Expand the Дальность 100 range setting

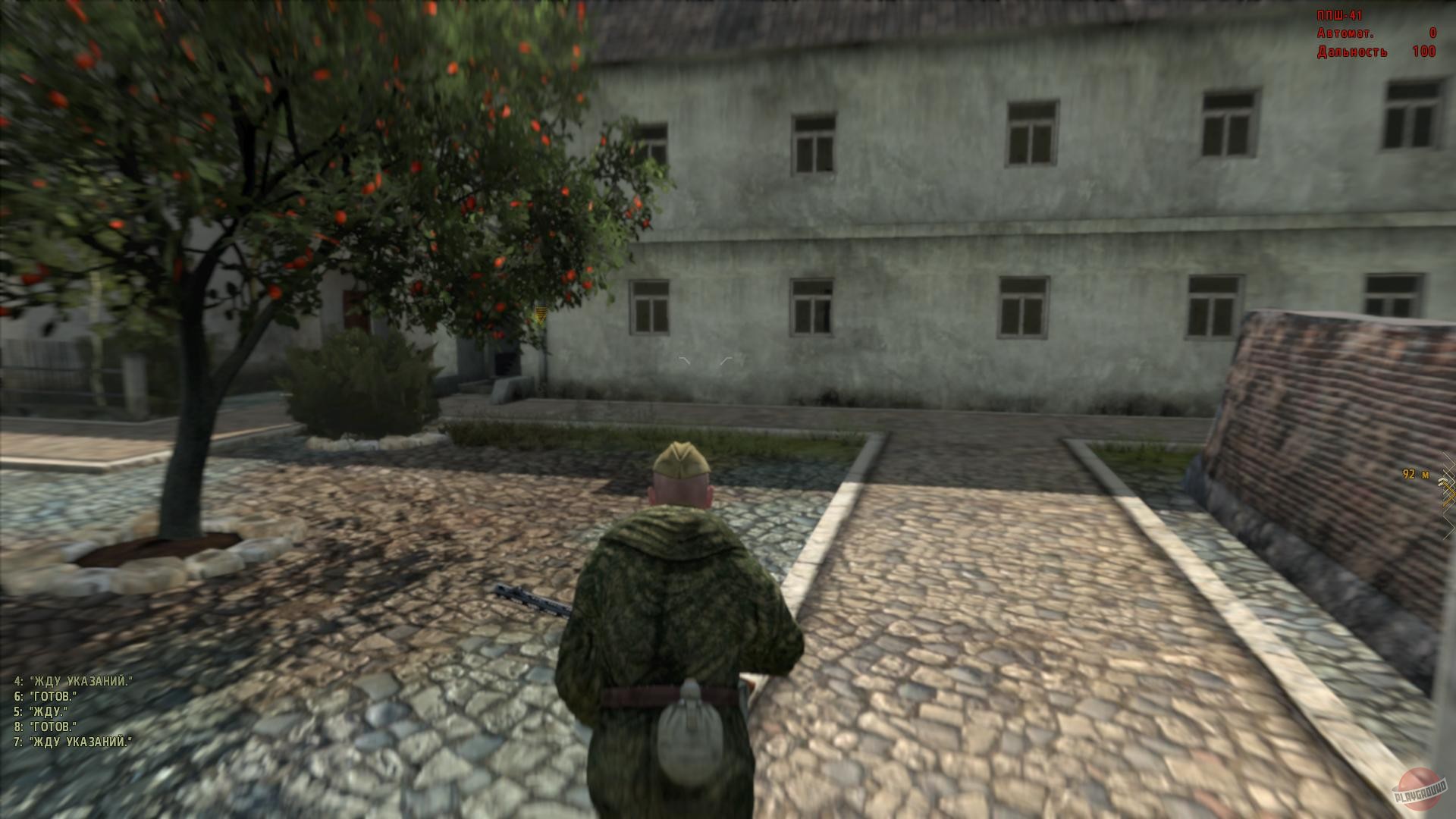coord(1354,52)
